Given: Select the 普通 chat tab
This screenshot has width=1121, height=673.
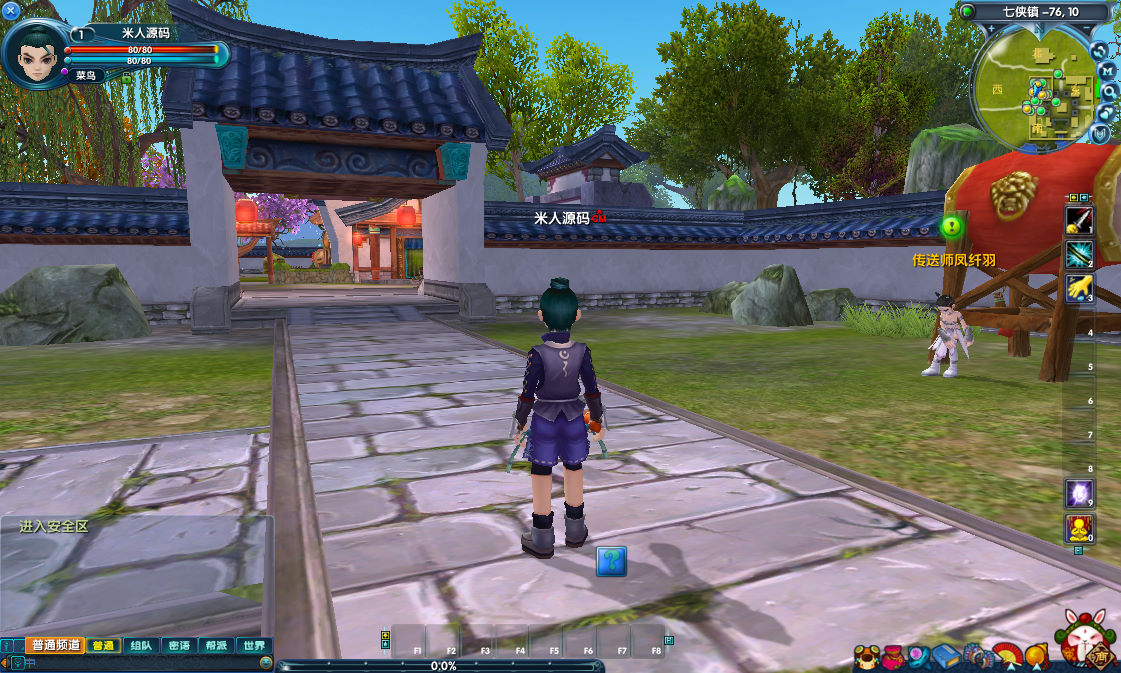Looking at the screenshot, I should [103, 646].
